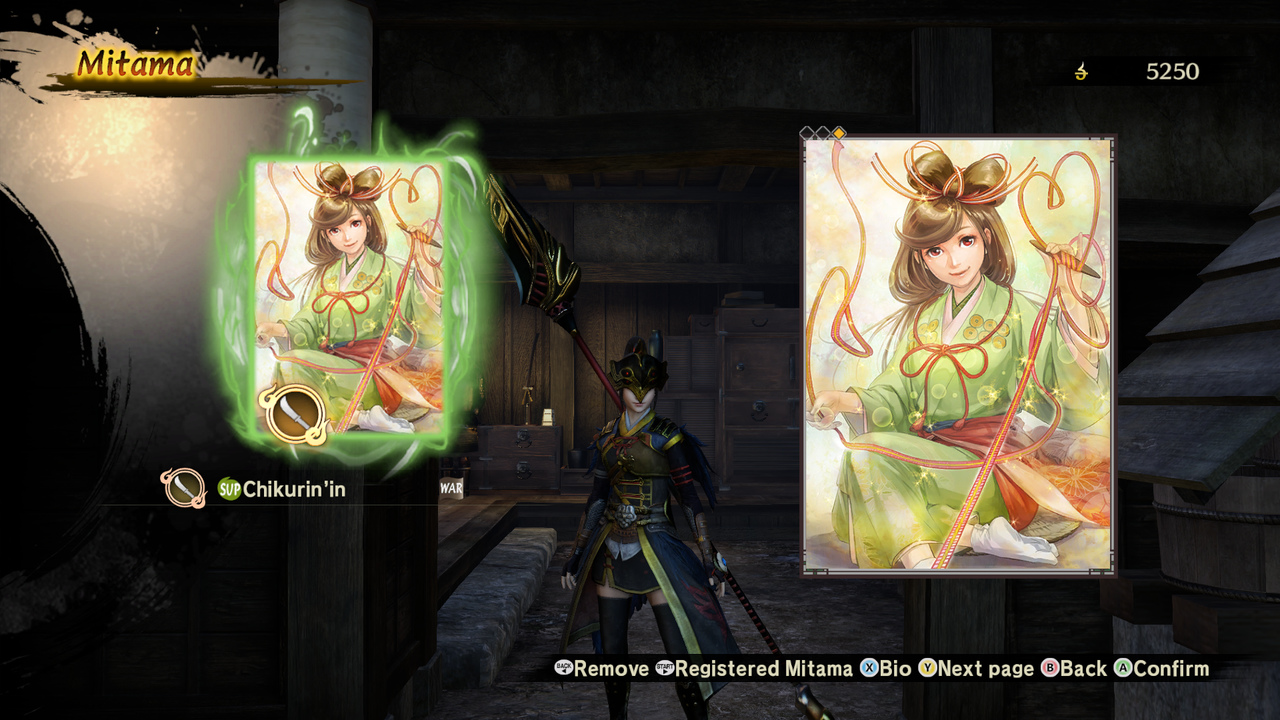
Task: Click the X button icon for Bio
Action: pos(868,668)
